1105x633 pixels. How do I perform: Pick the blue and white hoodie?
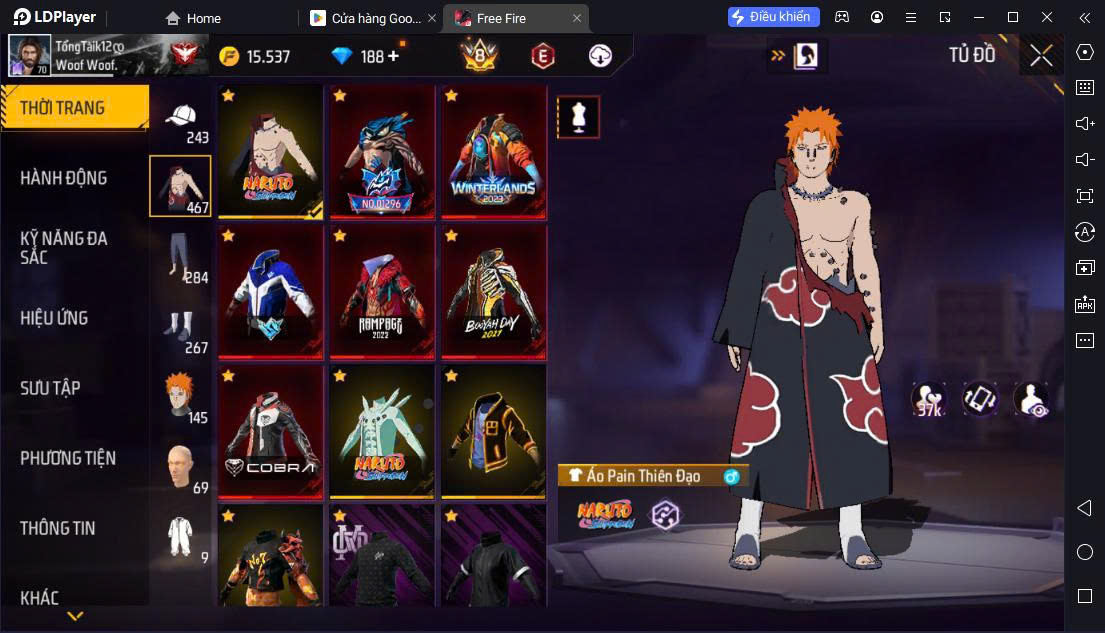click(270, 291)
